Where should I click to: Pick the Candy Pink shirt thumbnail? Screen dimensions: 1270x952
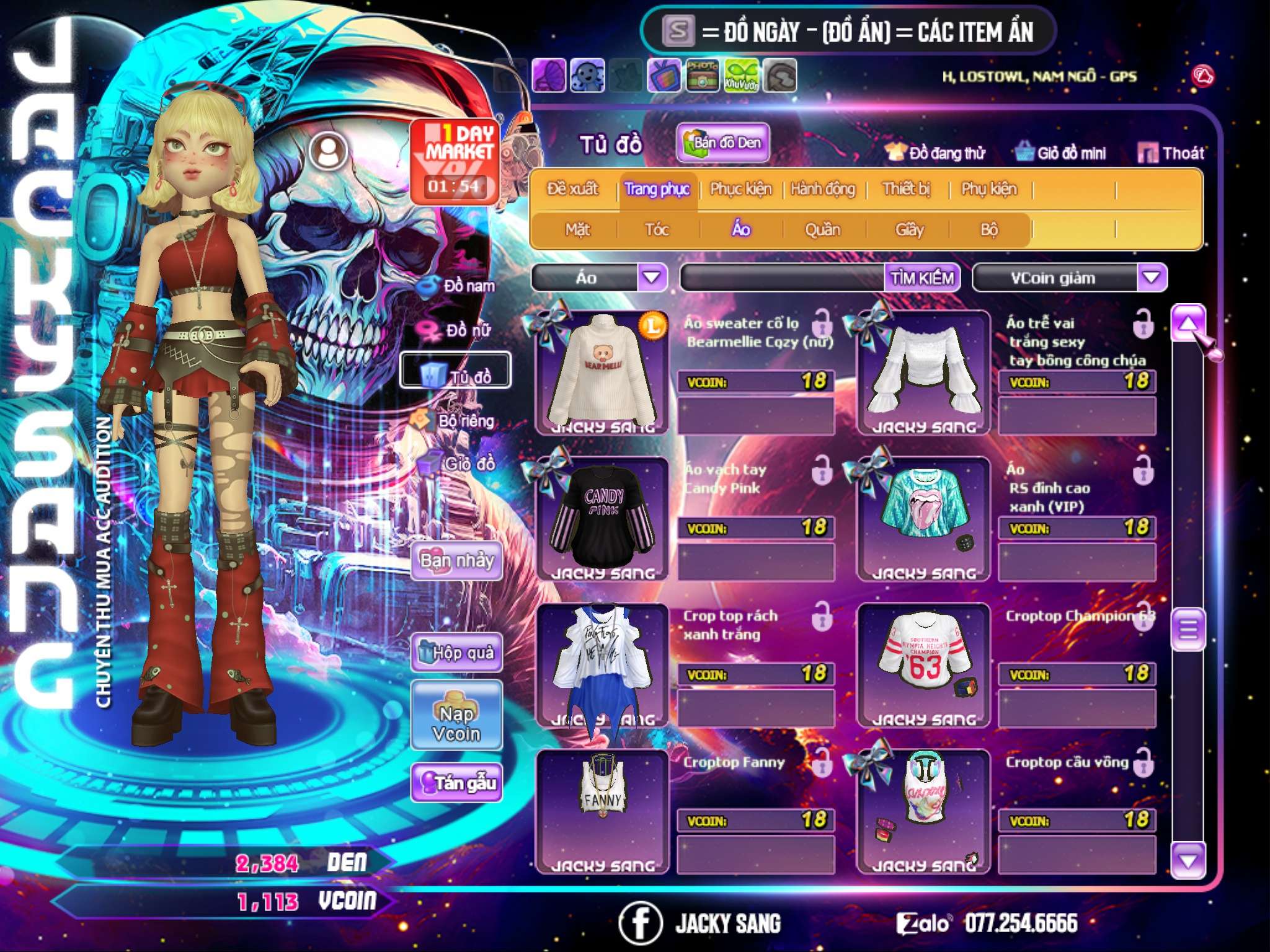click(x=602, y=518)
